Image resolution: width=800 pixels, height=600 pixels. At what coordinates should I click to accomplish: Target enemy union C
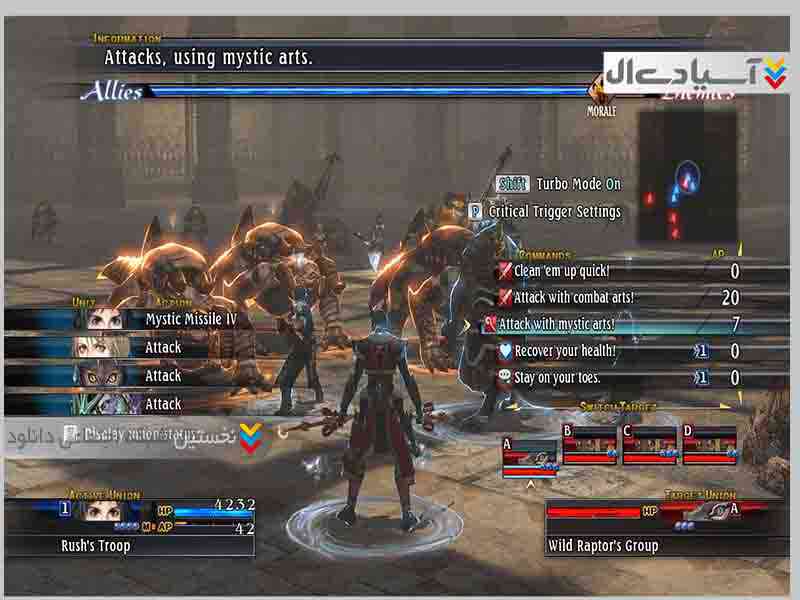coord(648,445)
